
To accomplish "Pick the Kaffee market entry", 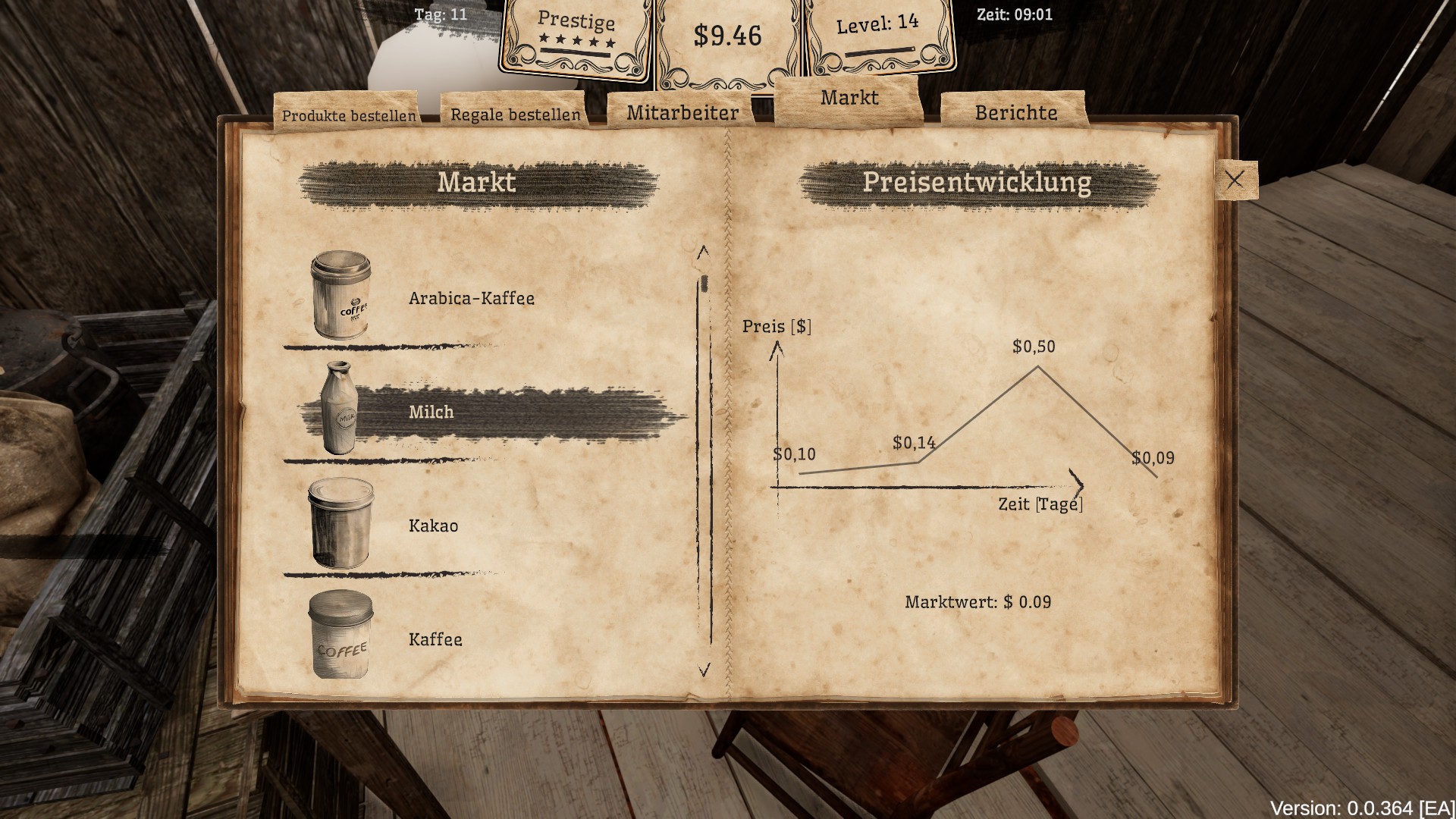I will pos(435,639).
